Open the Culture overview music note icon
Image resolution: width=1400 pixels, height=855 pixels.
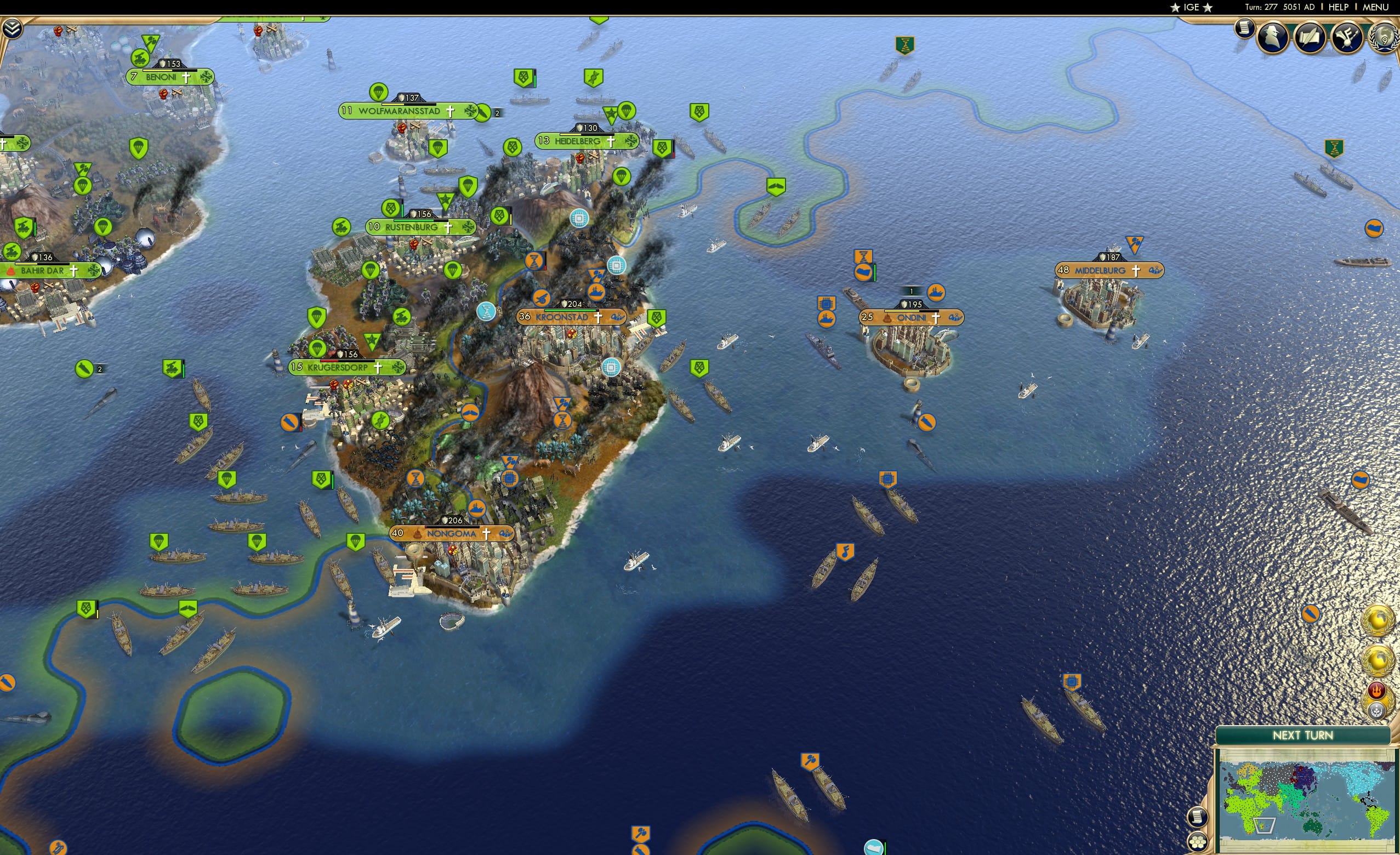point(1347,36)
